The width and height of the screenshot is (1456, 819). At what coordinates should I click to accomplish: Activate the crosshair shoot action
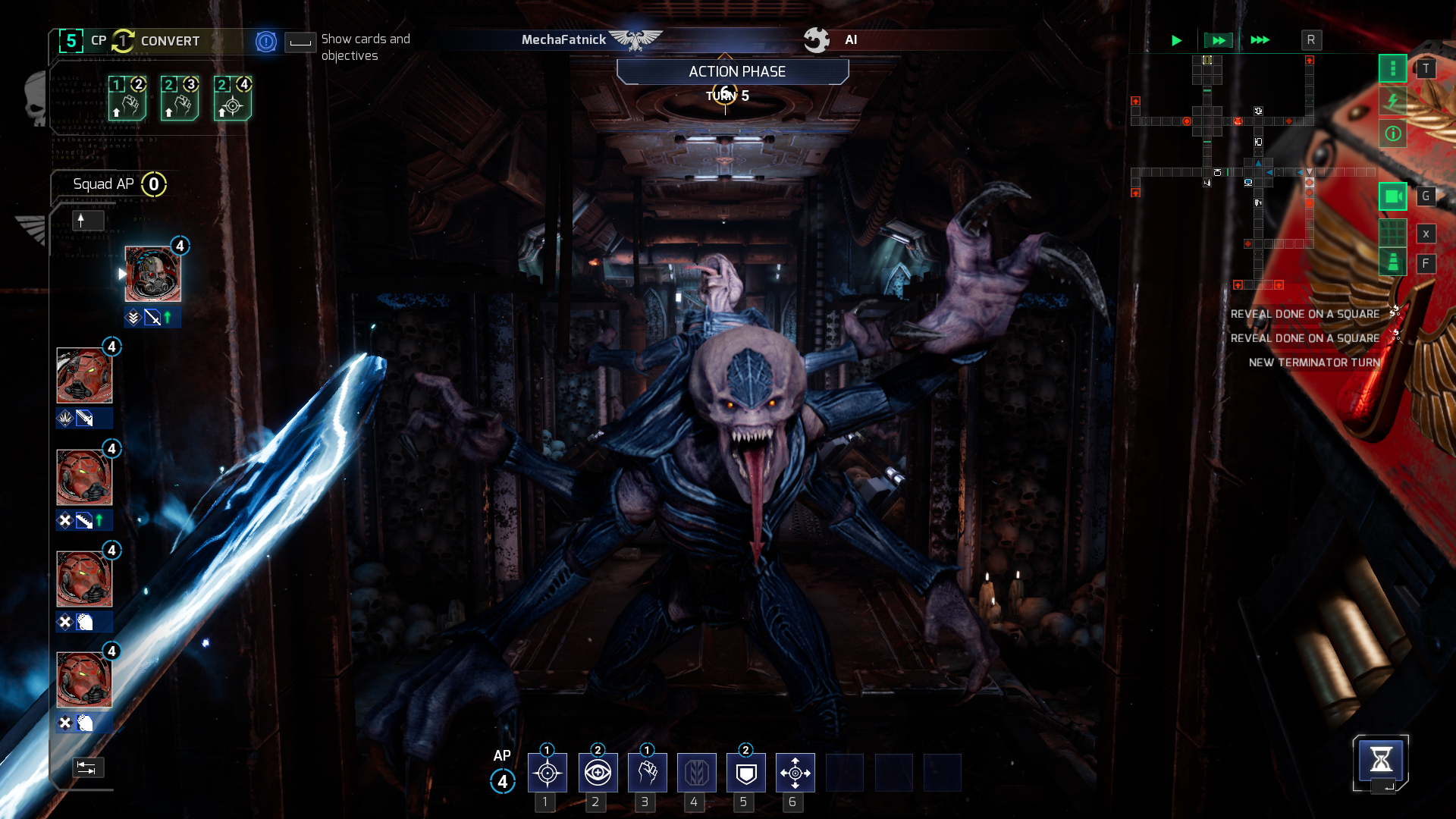tap(547, 773)
